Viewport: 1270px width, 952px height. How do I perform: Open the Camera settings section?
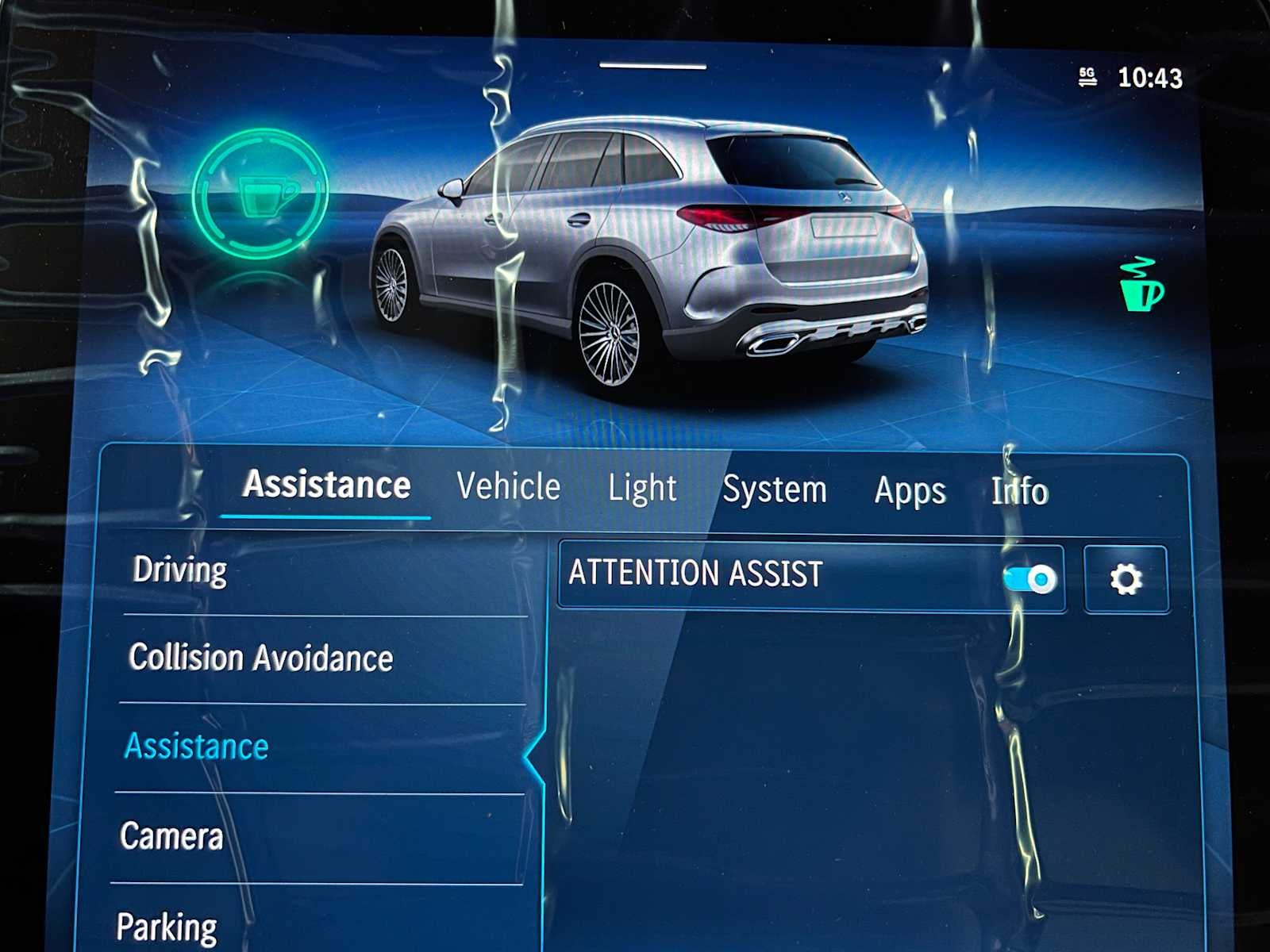coord(171,835)
